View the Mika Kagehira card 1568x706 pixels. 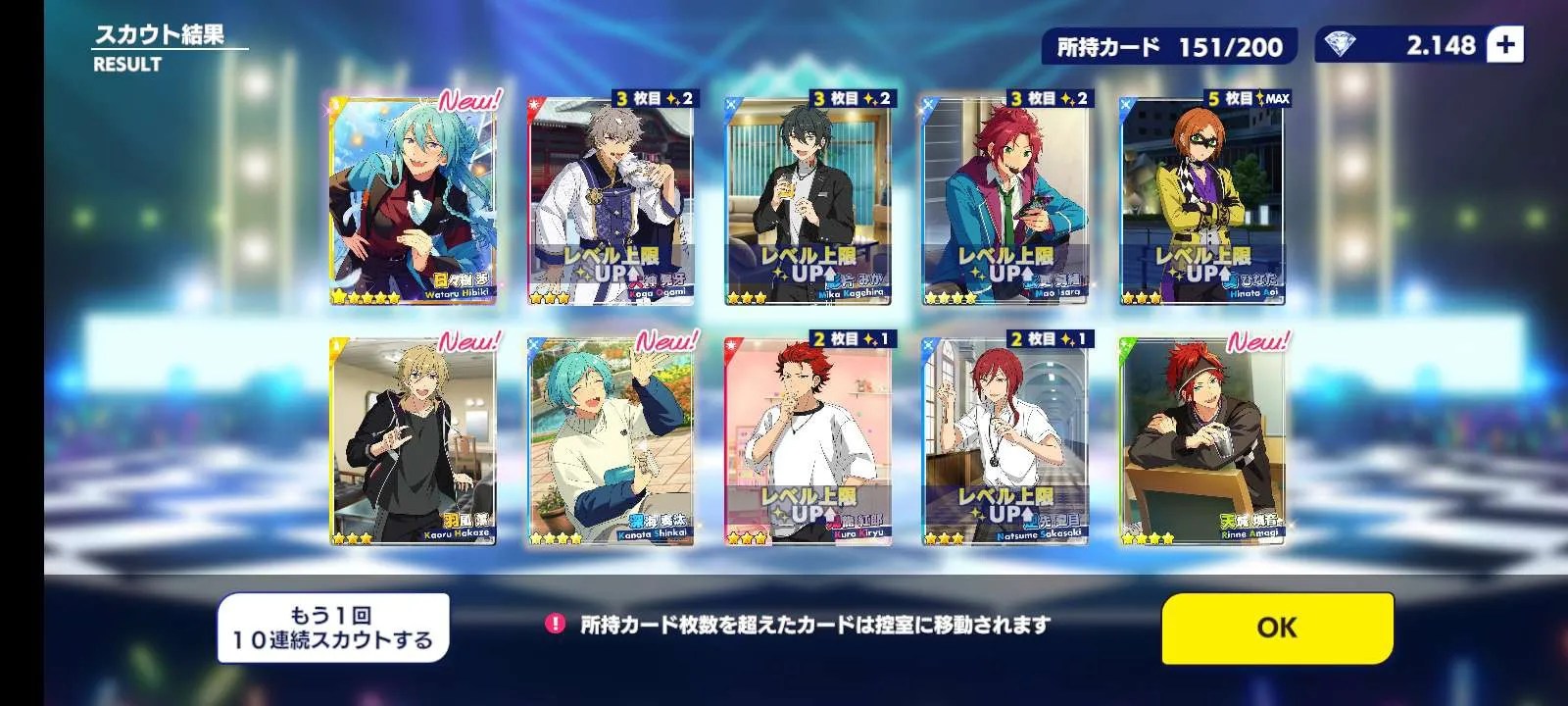(x=808, y=201)
